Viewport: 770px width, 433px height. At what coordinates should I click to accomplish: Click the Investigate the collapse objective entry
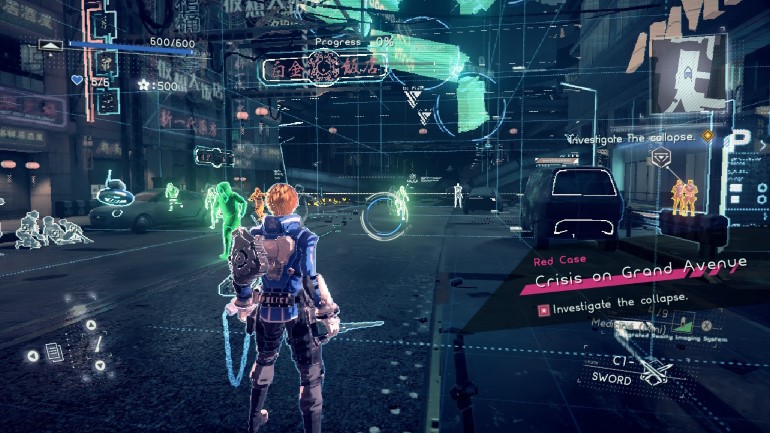pyautogui.click(x=620, y=299)
